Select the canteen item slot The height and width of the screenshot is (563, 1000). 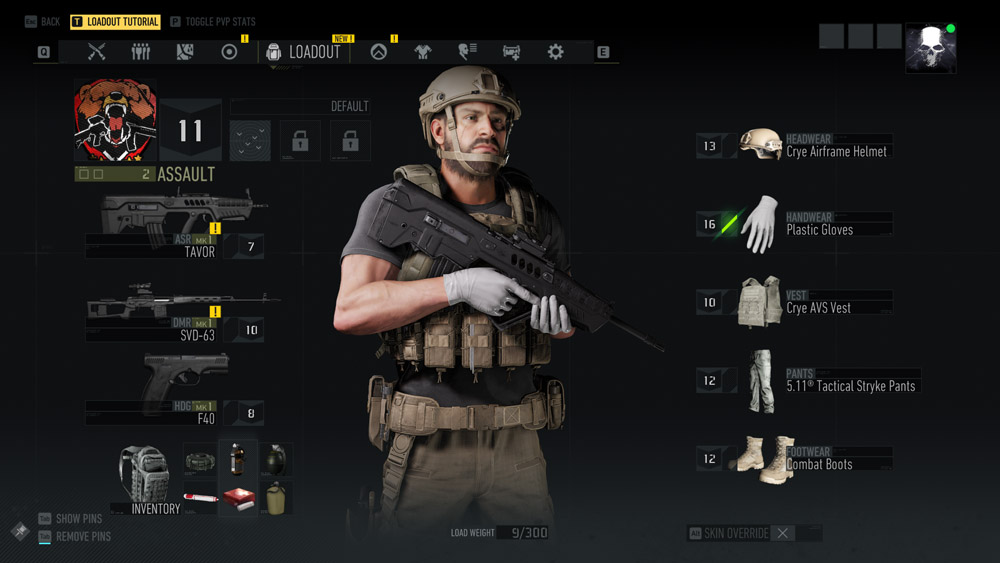(275, 498)
